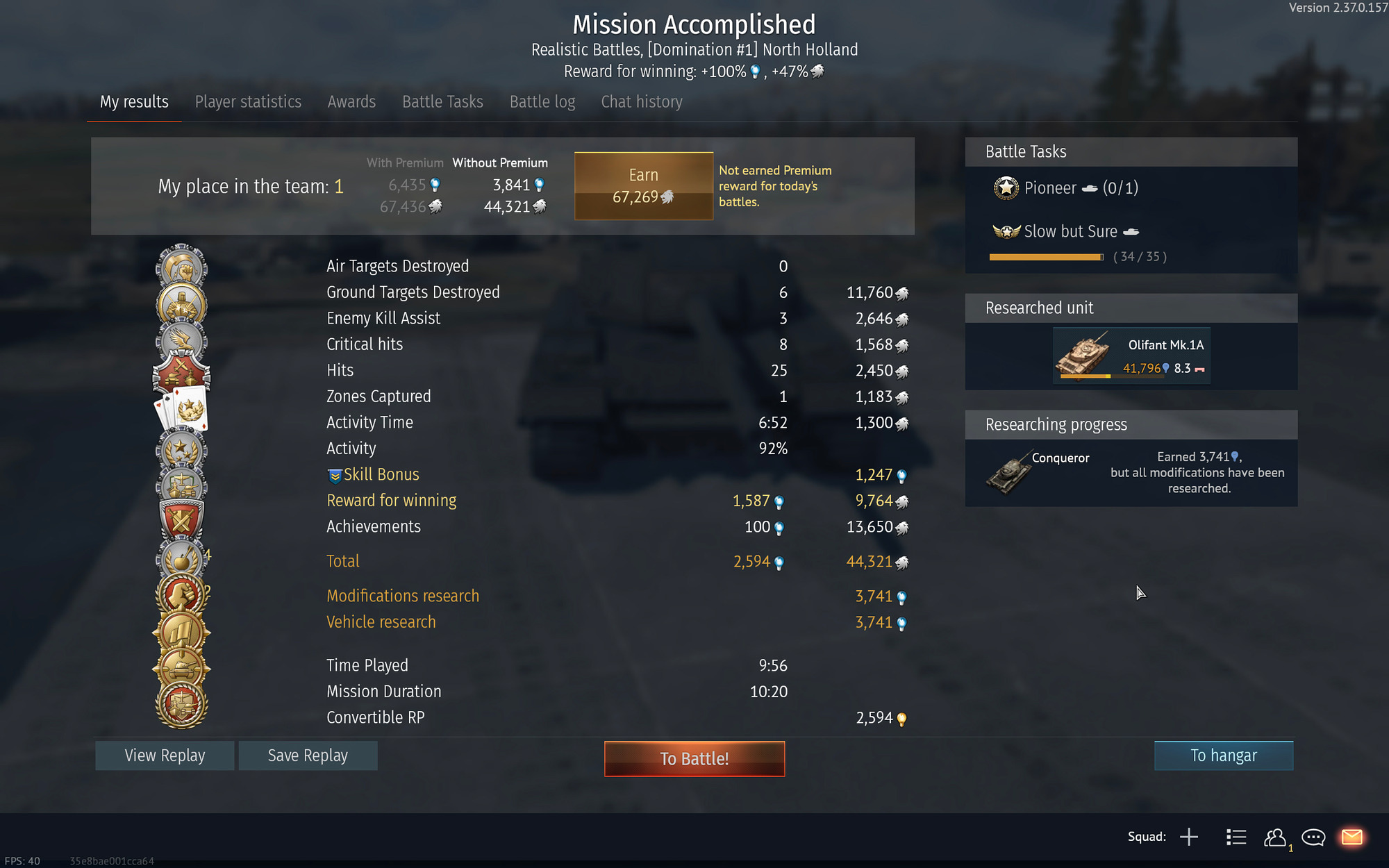This screenshot has width=1389, height=868.
Task: Click the Earn 67,269 premium offer
Action: pos(643,185)
